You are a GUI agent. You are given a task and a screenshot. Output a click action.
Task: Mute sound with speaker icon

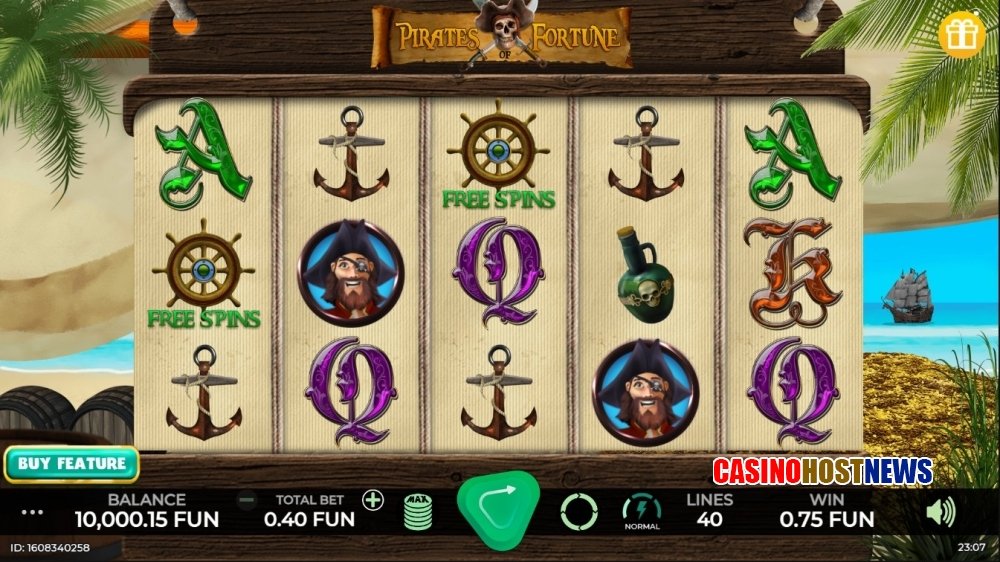point(940,512)
